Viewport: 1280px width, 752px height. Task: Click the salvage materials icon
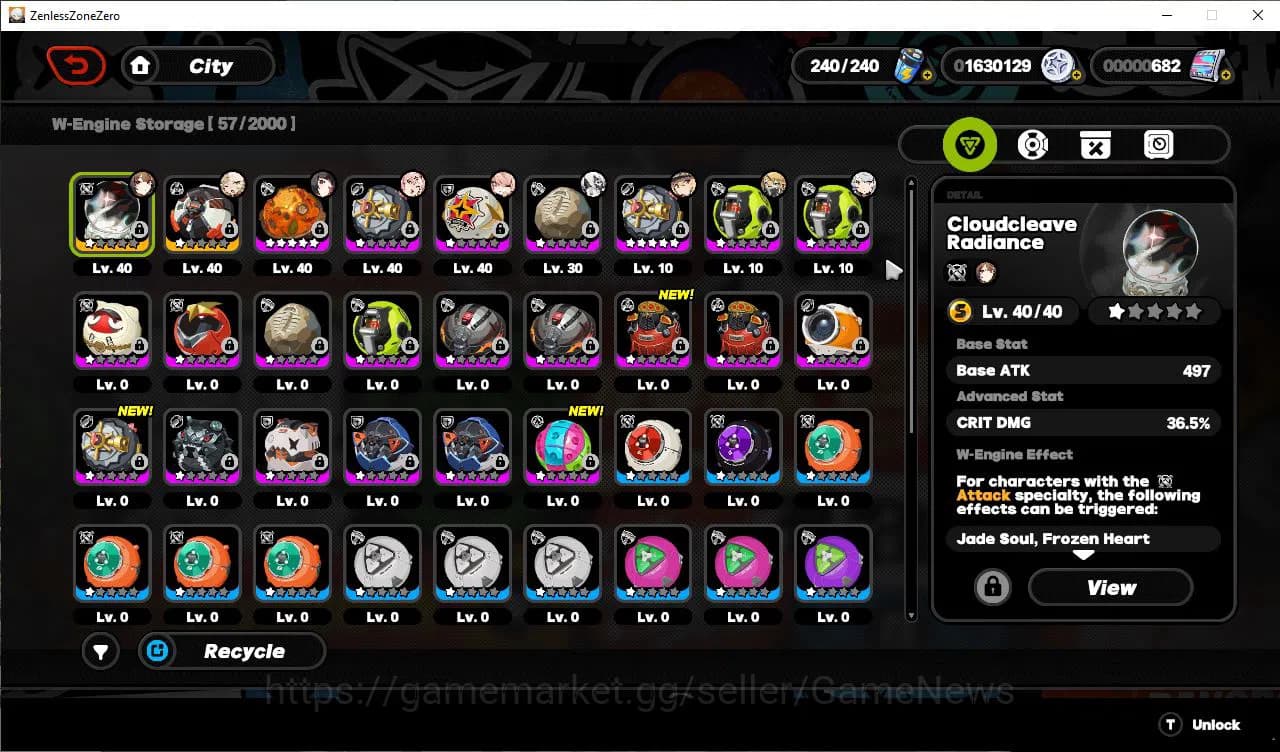point(1095,144)
